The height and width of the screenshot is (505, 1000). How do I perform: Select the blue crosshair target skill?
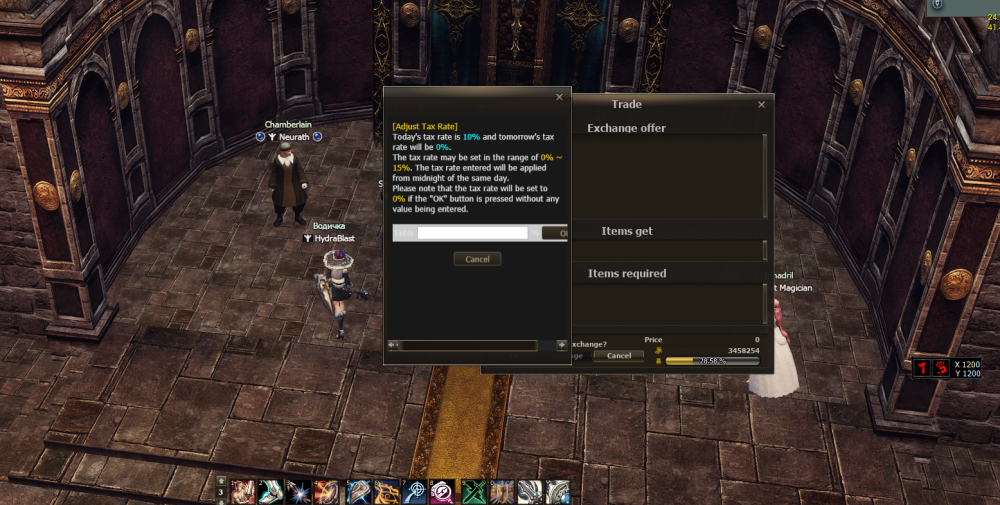pyautogui.click(x=415, y=492)
